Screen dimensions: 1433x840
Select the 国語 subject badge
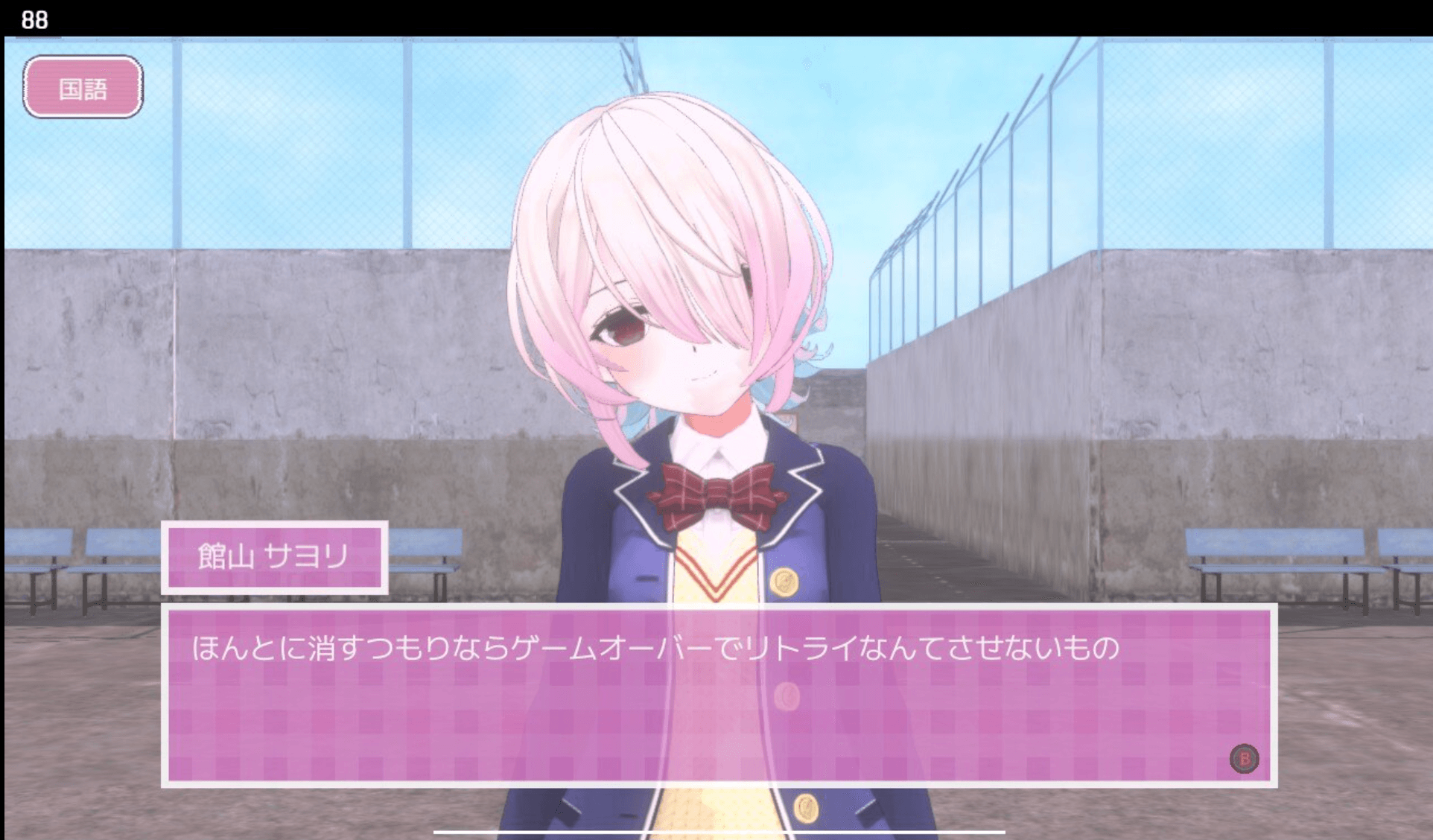83,87
